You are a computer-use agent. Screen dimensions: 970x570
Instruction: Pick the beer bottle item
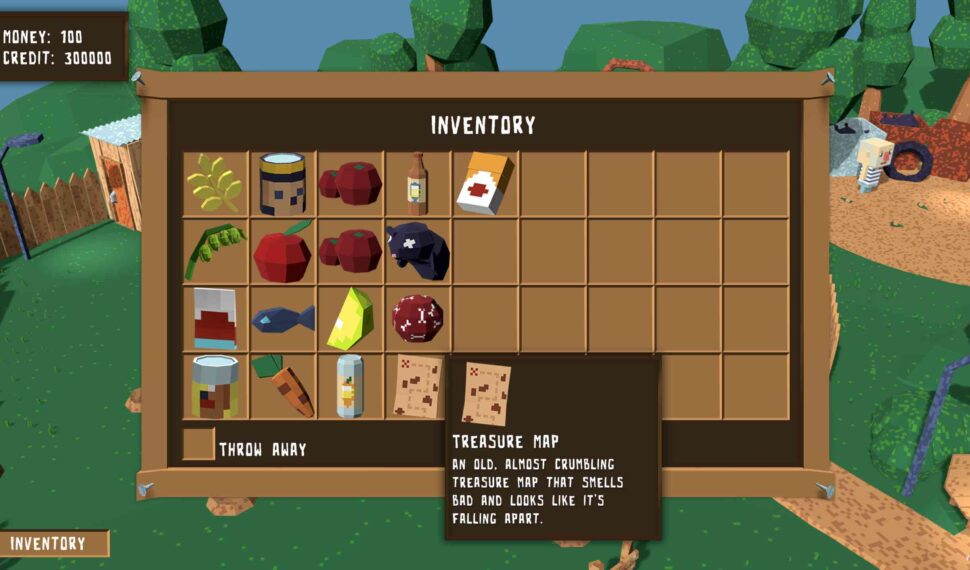[417, 184]
